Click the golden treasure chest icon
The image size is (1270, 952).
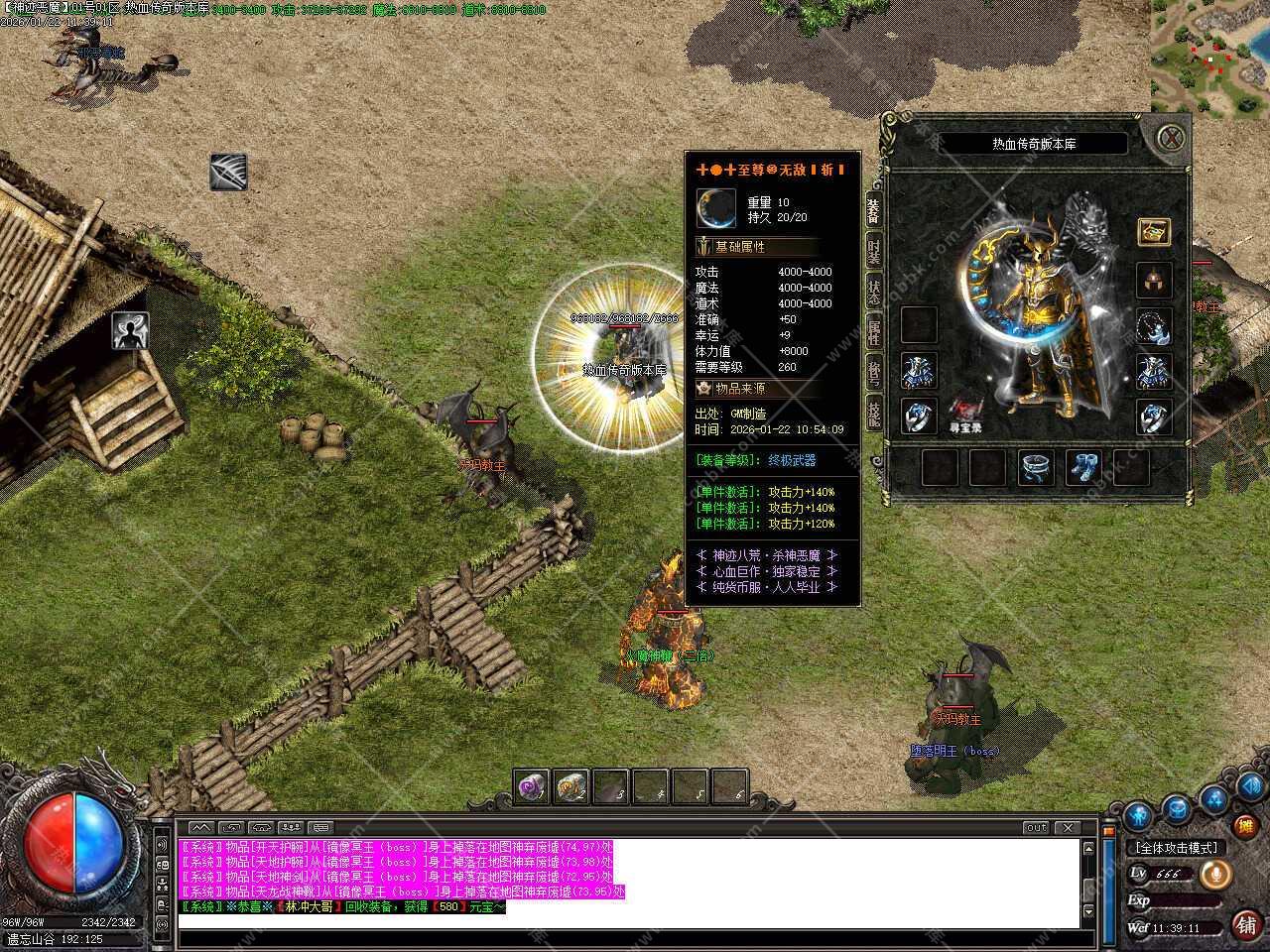coord(1154,232)
